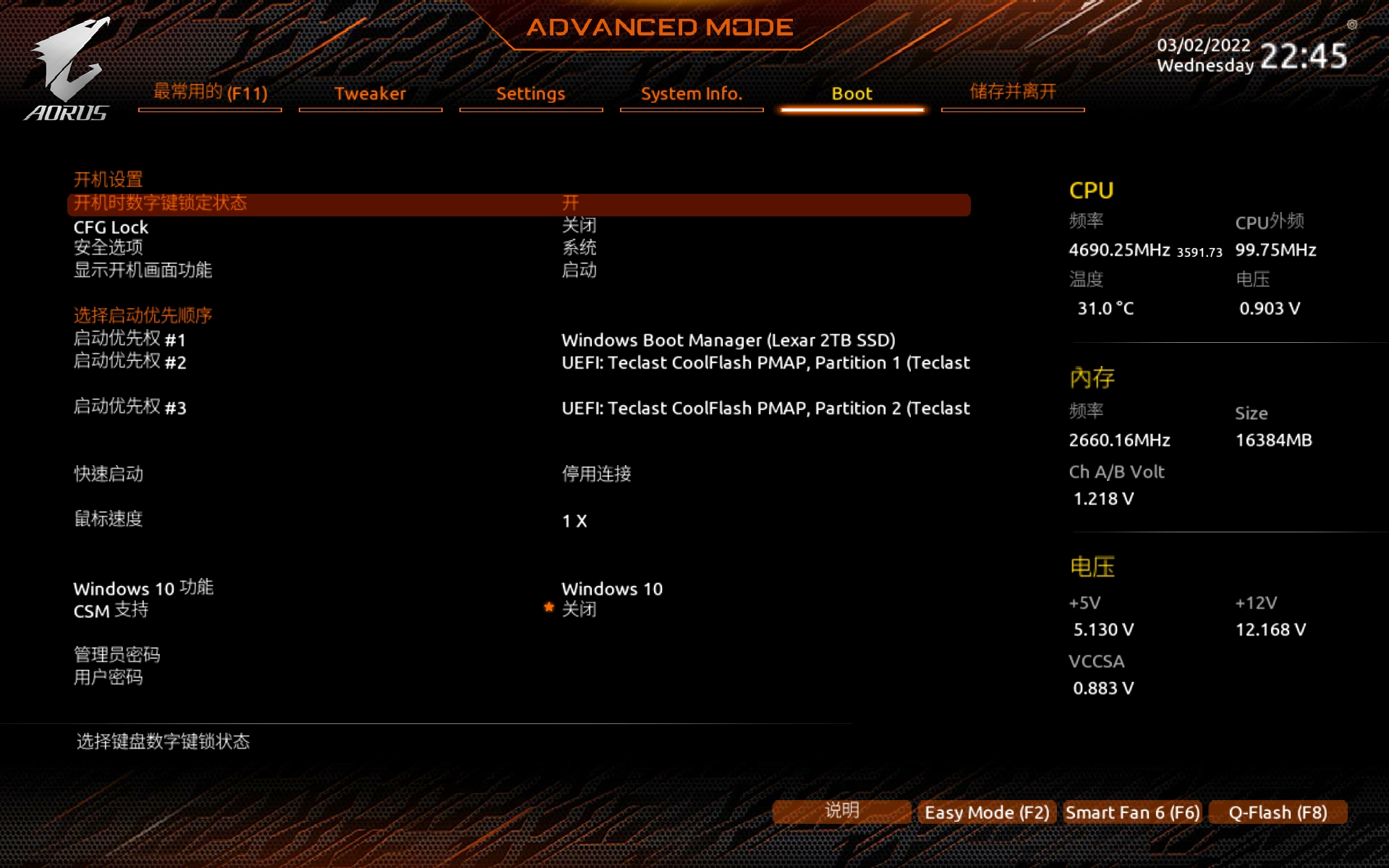1389x868 pixels.
Task: Select boot priority 启动优先权 #1
Action: [129, 339]
